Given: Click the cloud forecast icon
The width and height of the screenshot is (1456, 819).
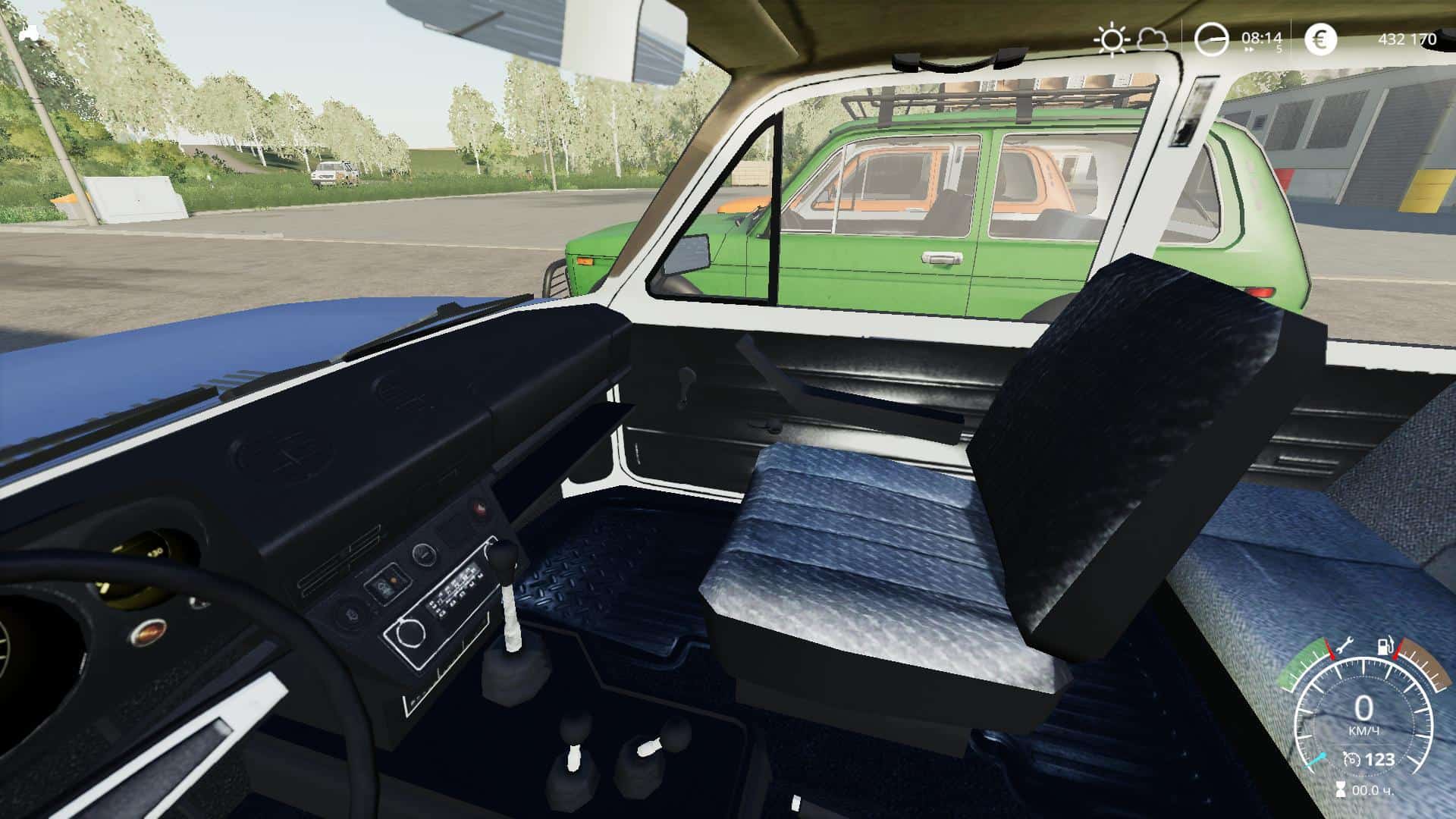Looking at the screenshot, I should [1153, 37].
